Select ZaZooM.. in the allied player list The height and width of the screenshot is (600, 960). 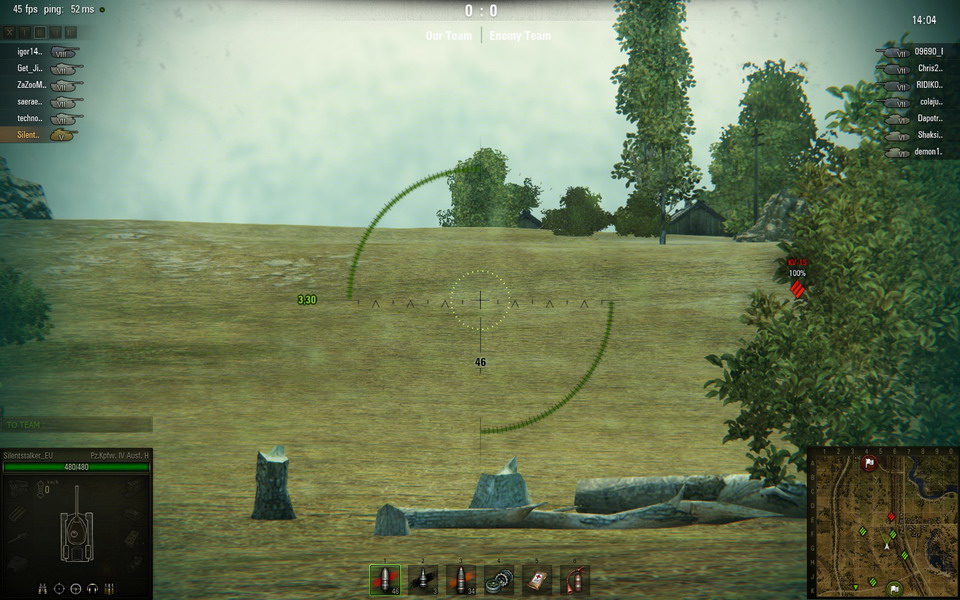pos(32,85)
